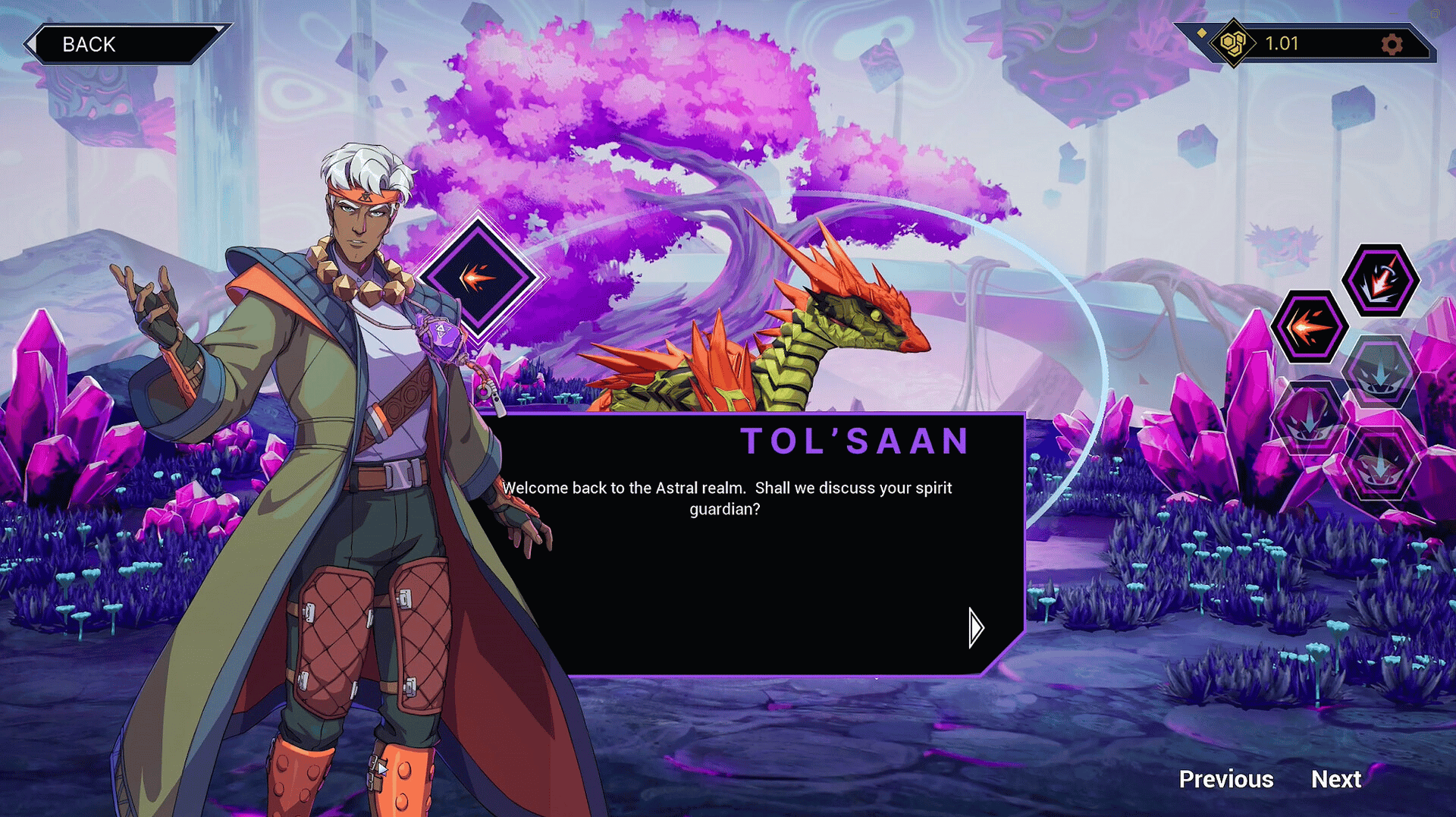Select the hexagon fire-burst ability icon
The width and height of the screenshot is (1456, 817).
coord(1310,327)
